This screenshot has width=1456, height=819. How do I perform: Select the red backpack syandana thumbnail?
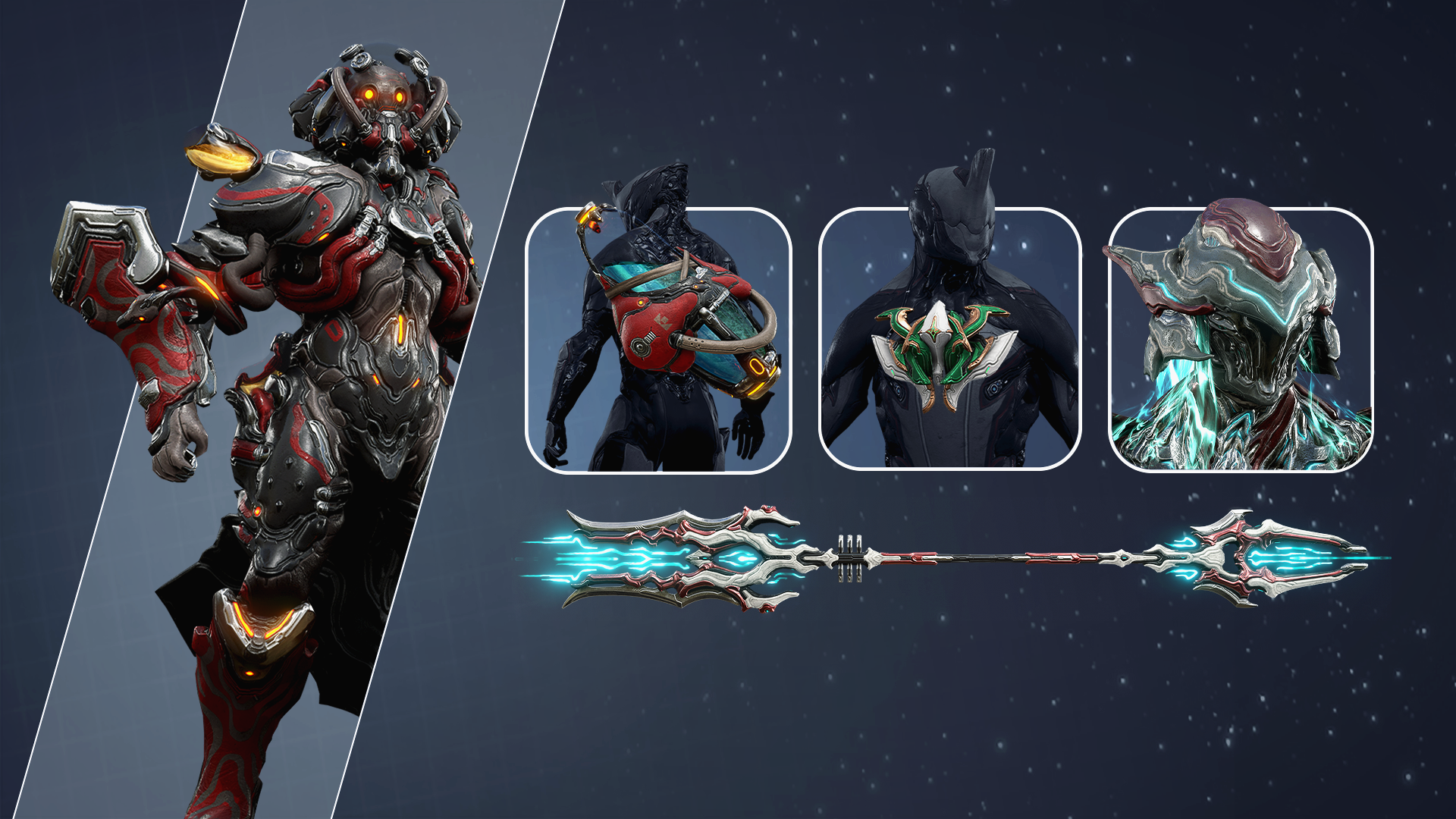click(x=658, y=340)
